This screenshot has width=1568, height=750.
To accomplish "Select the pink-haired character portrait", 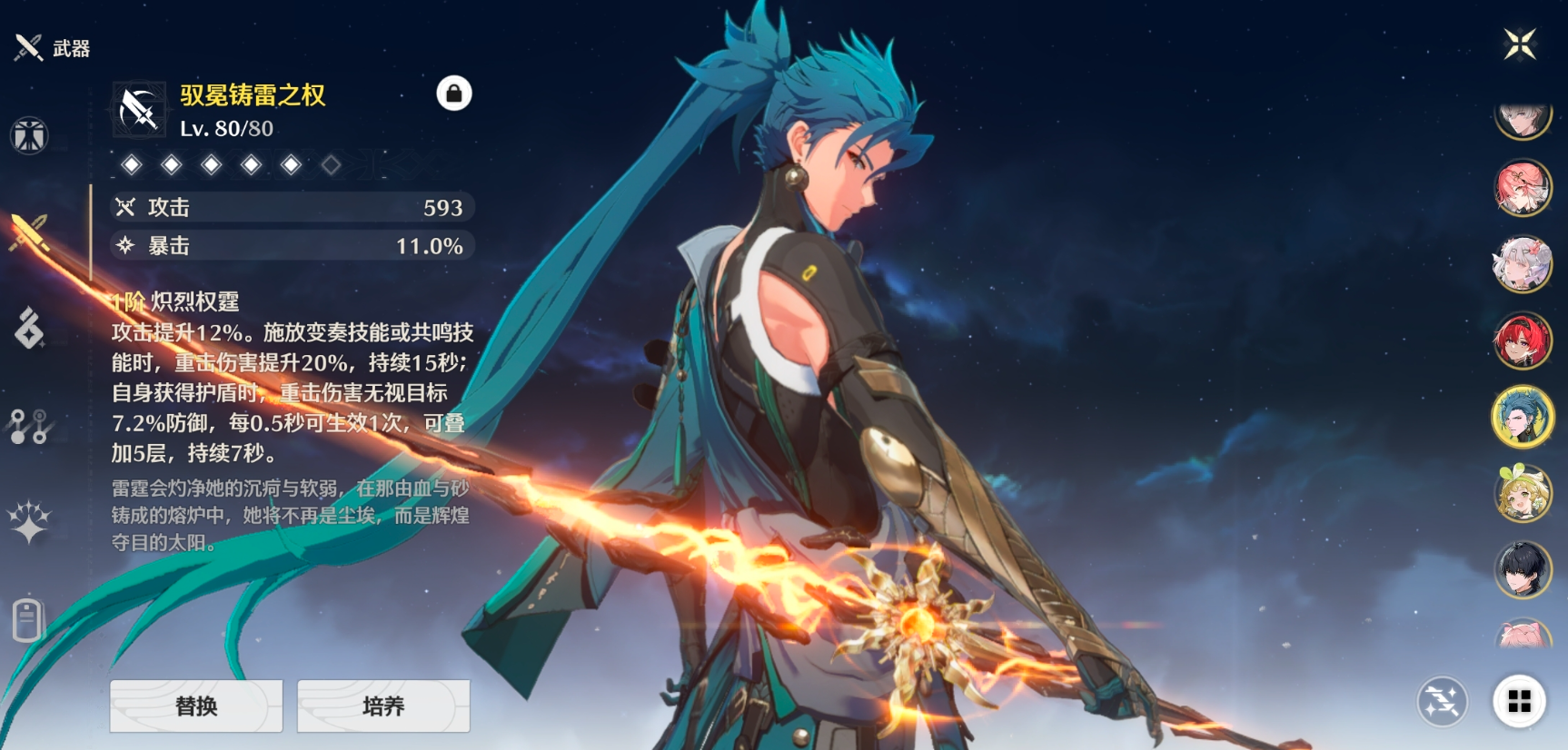I will [1523, 189].
